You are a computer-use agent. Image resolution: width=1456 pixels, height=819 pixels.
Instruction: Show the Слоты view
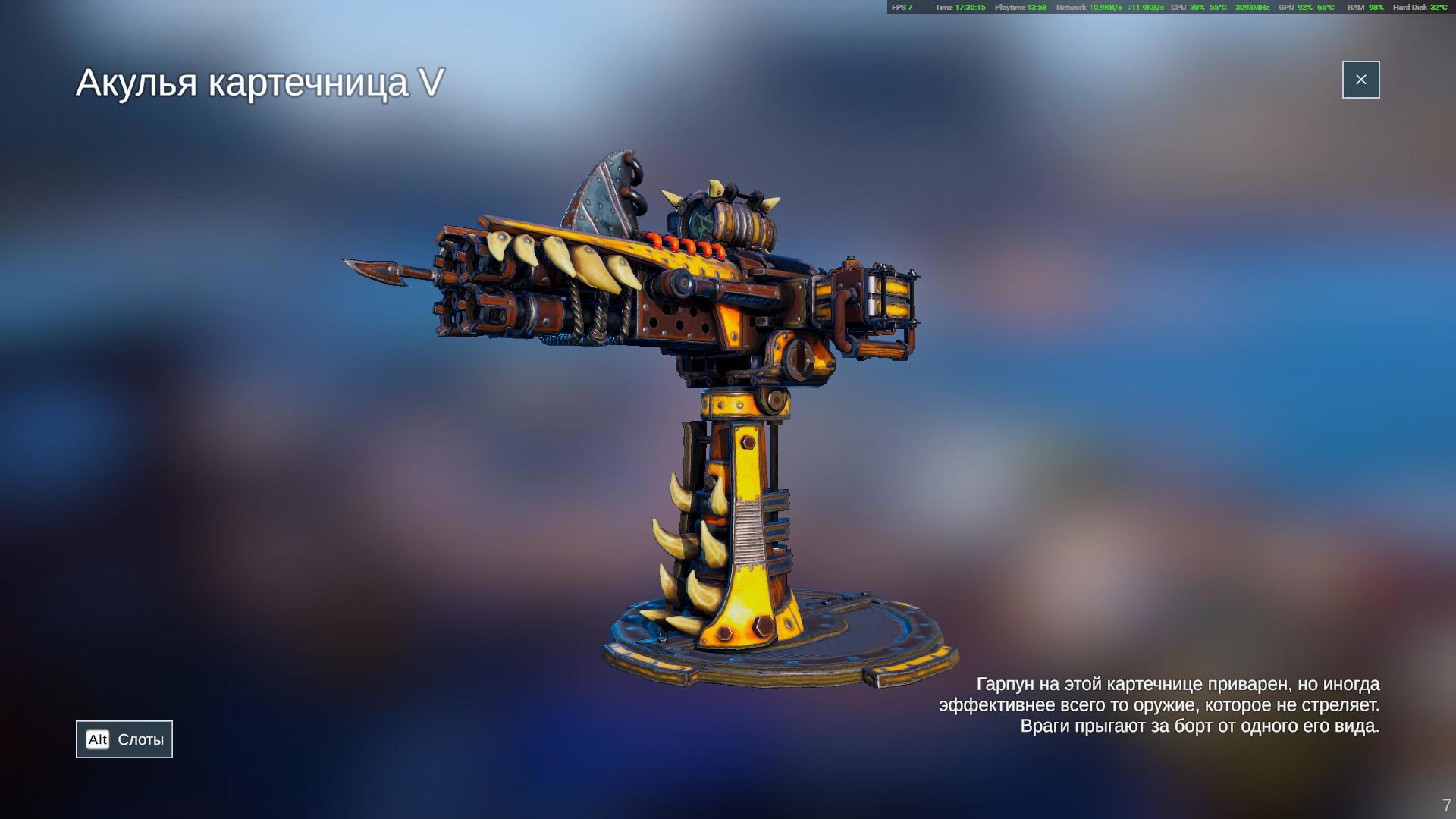(124, 739)
